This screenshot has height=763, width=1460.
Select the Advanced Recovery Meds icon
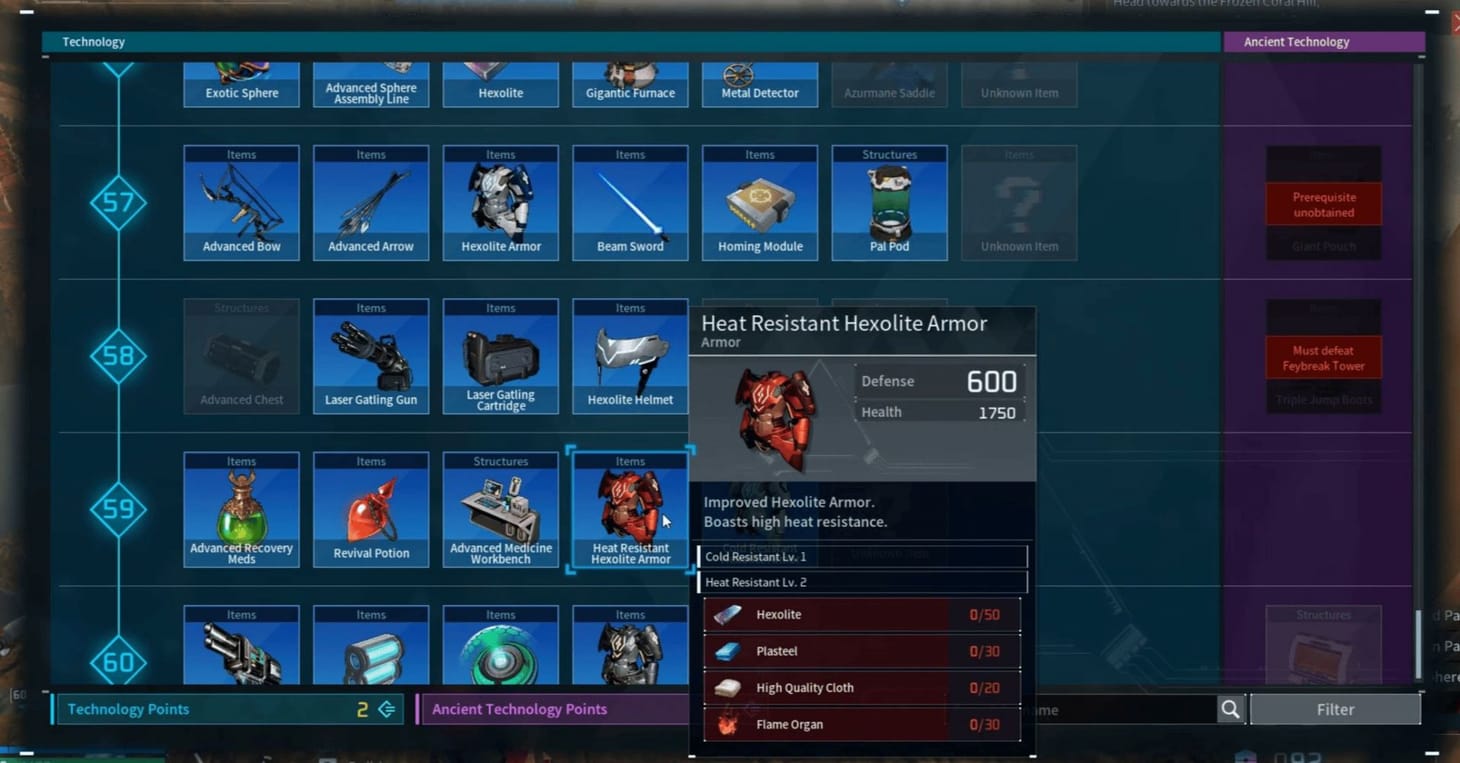tap(241, 508)
